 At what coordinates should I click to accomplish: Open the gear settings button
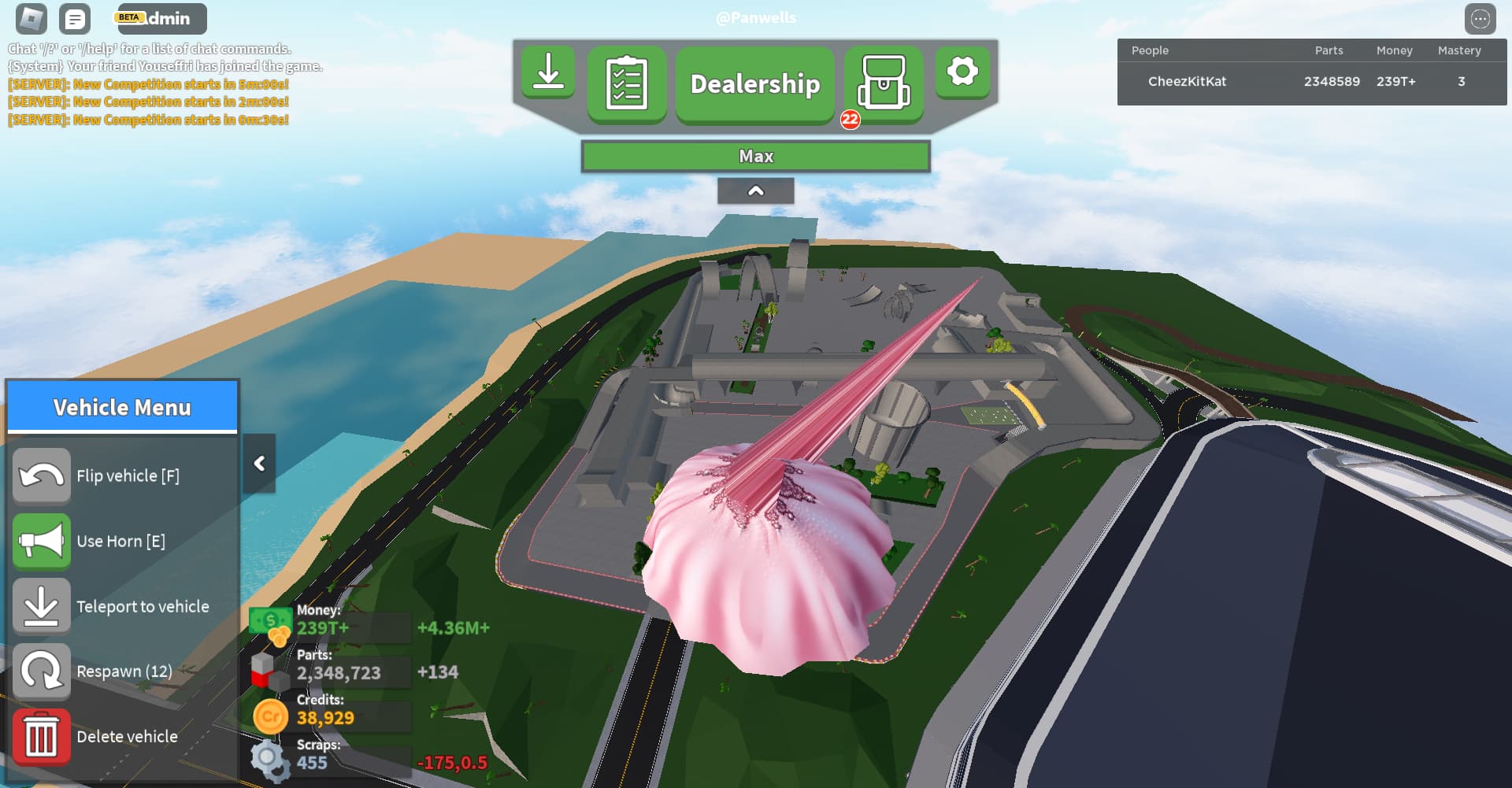pyautogui.click(x=962, y=72)
